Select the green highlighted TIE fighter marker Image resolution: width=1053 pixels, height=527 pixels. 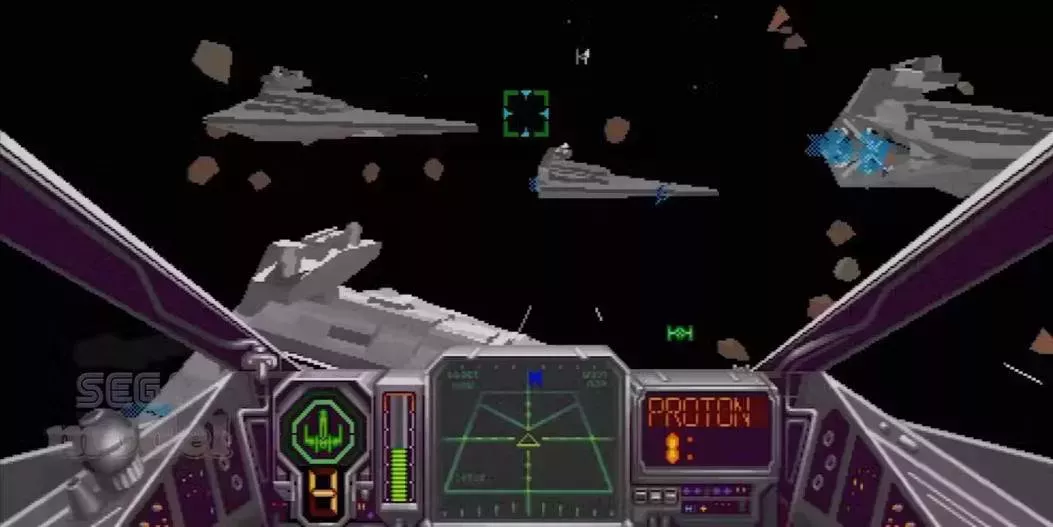680,332
